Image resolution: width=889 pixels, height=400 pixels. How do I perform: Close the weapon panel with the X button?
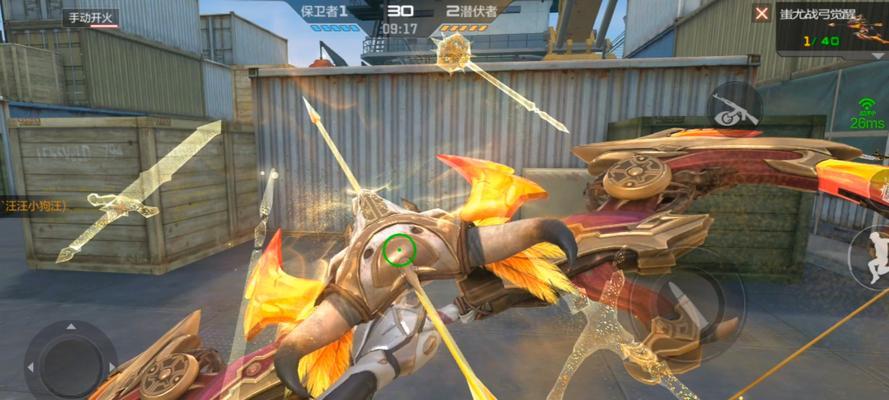[x=762, y=13]
